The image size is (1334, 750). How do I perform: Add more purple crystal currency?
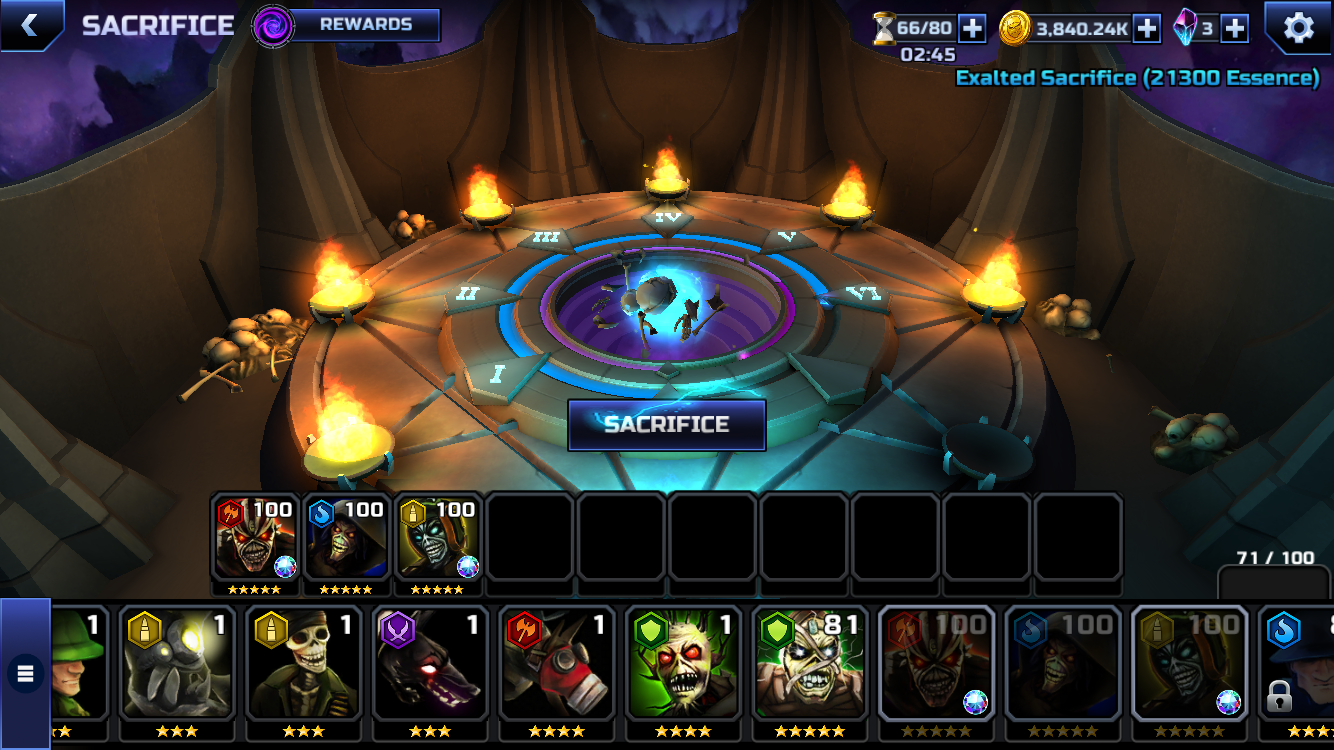coord(1235,29)
